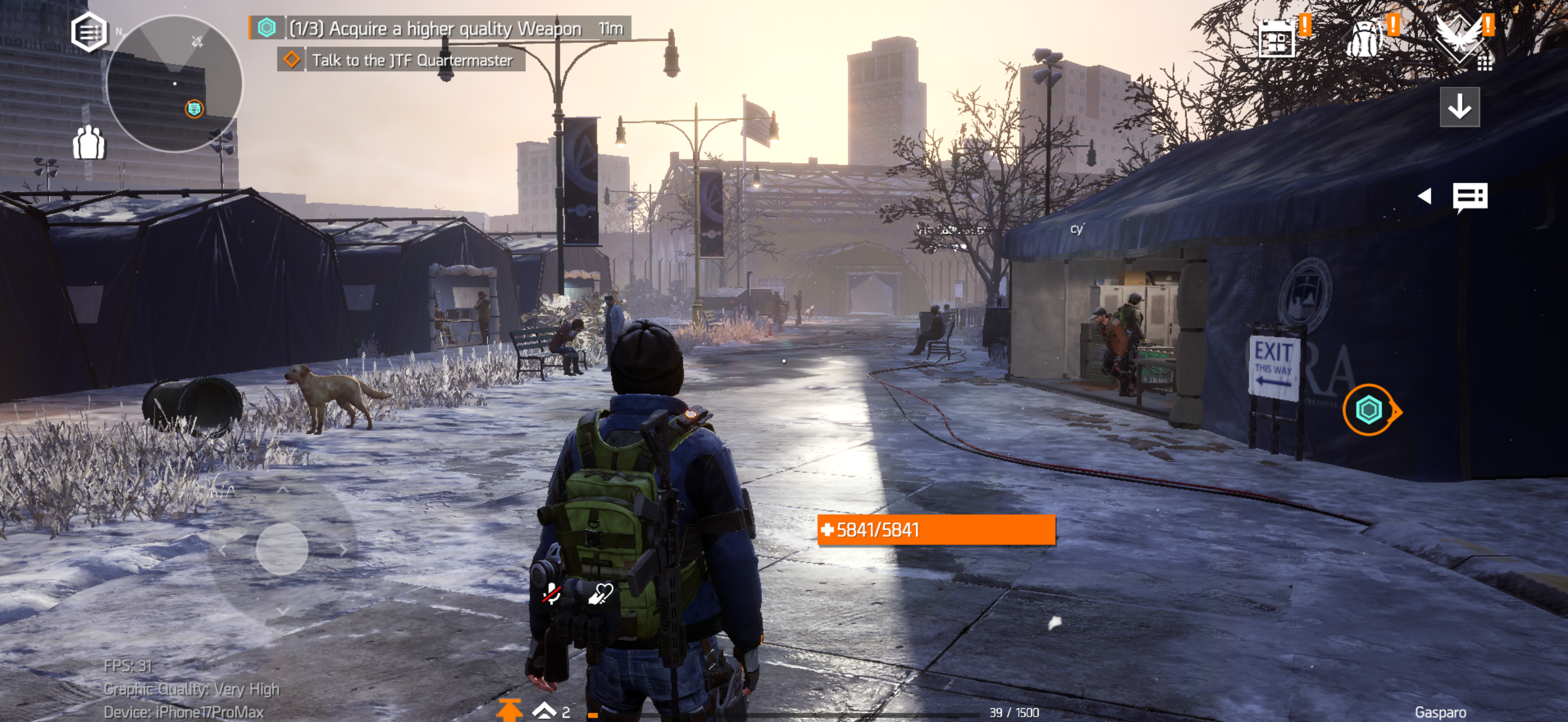The width and height of the screenshot is (1568, 722).
Task: Tap the orange upward arrow icon
Action: click(509, 710)
